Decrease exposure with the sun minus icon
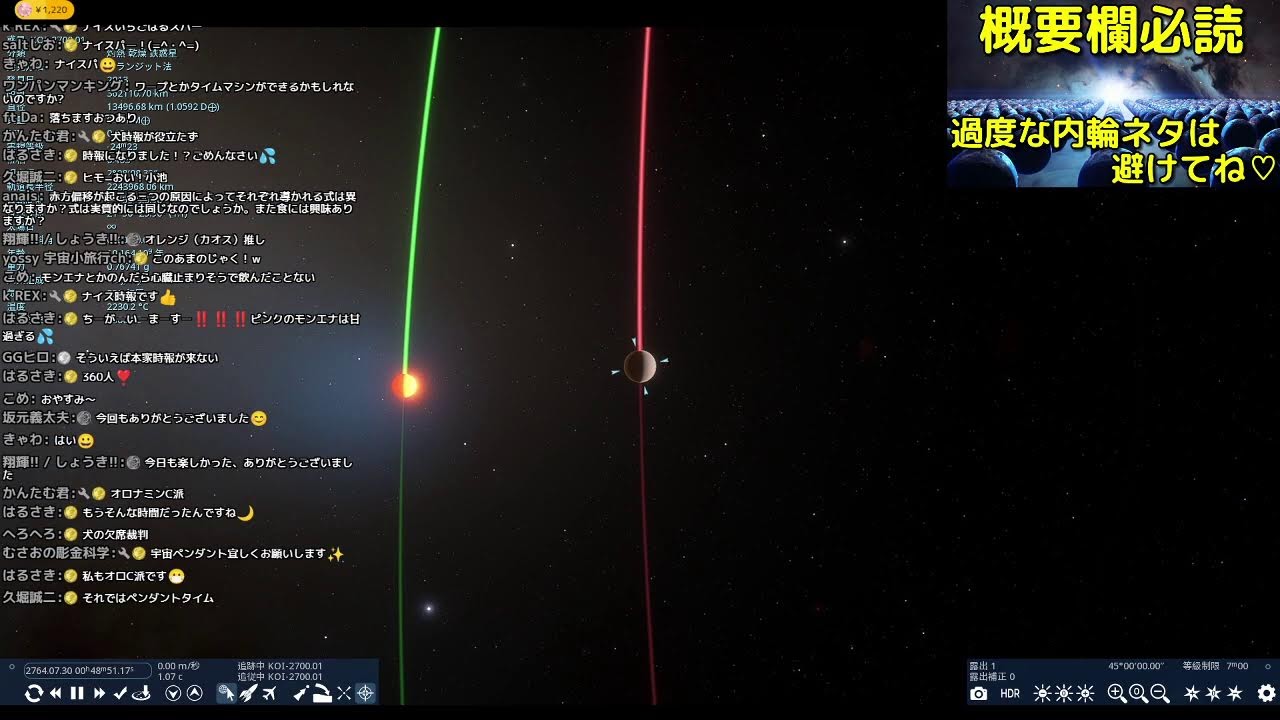 click(x=1042, y=693)
